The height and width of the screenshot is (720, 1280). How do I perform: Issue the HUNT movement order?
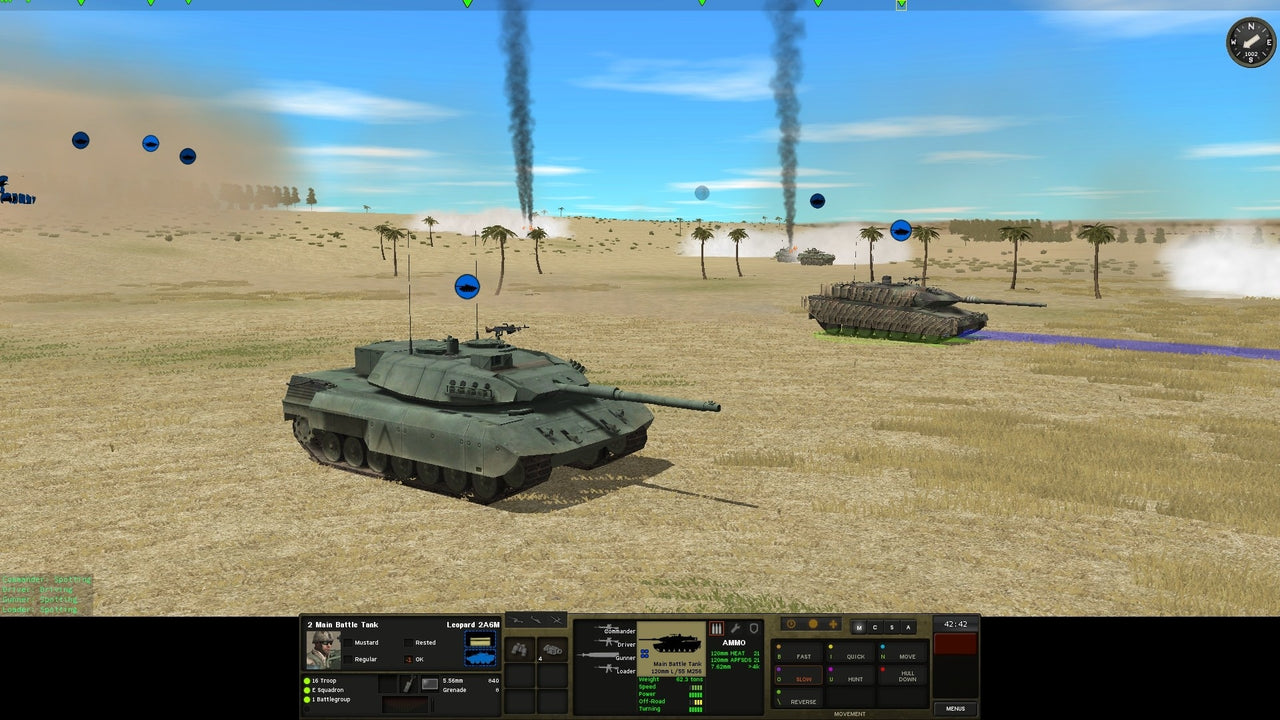855,679
